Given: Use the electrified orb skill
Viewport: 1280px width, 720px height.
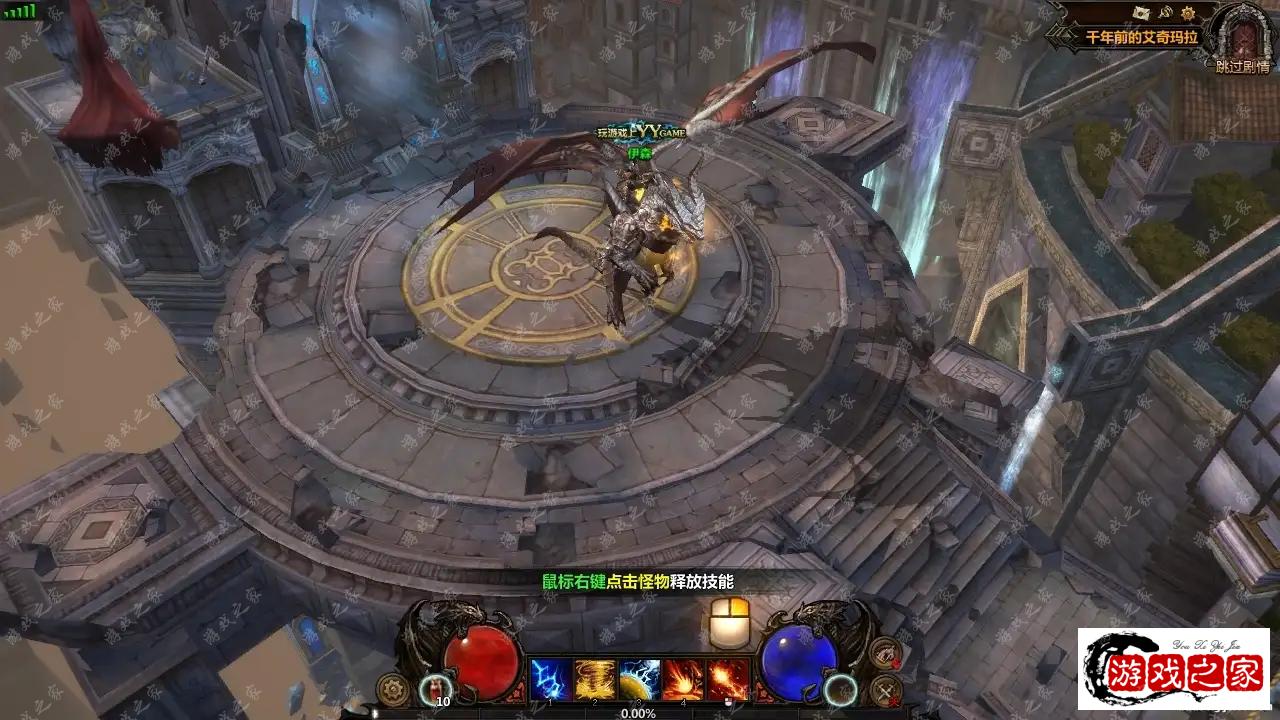Looking at the screenshot, I should 640,680.
